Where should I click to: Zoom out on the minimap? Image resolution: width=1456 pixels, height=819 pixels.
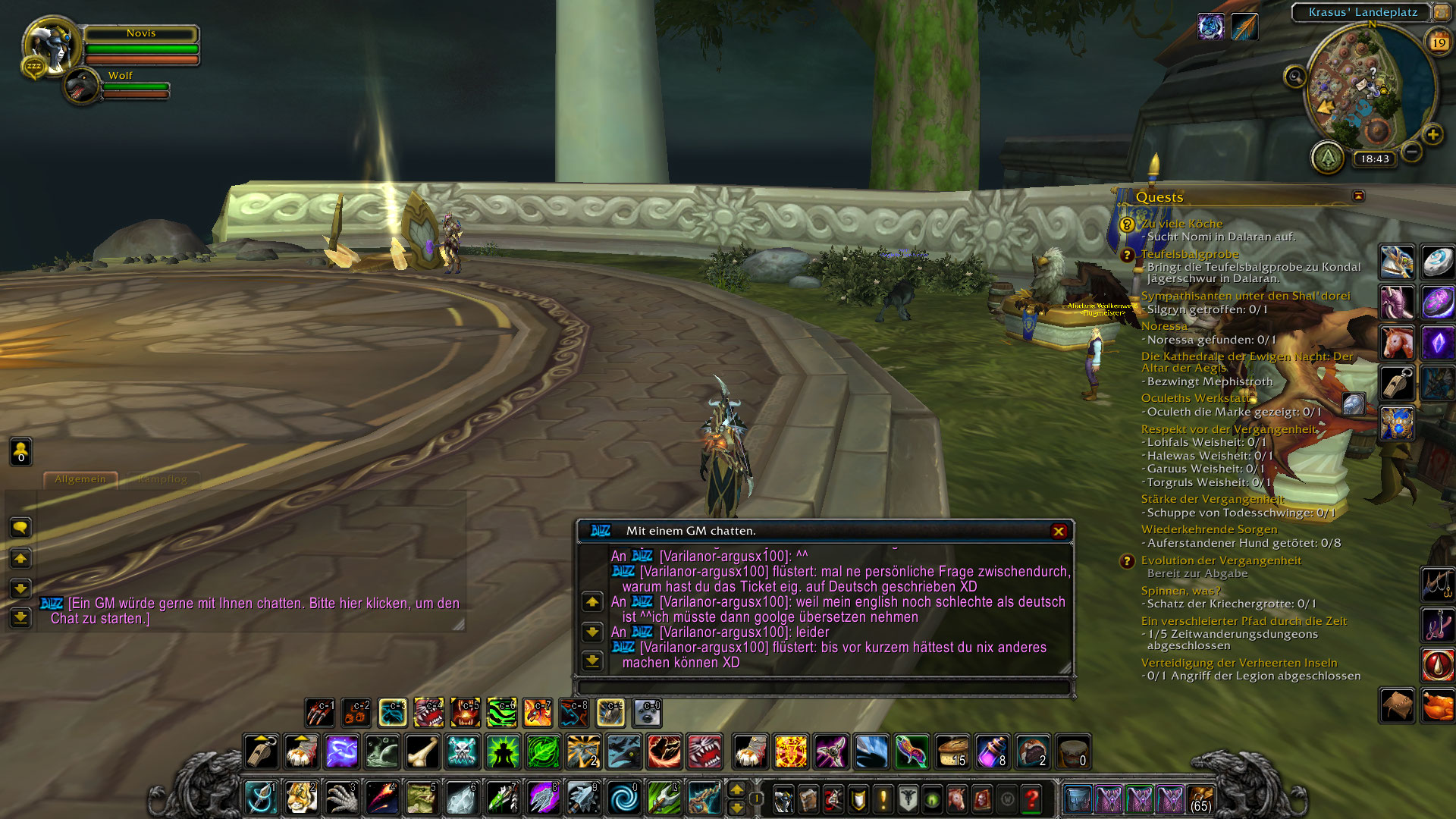pos(1411,152)
